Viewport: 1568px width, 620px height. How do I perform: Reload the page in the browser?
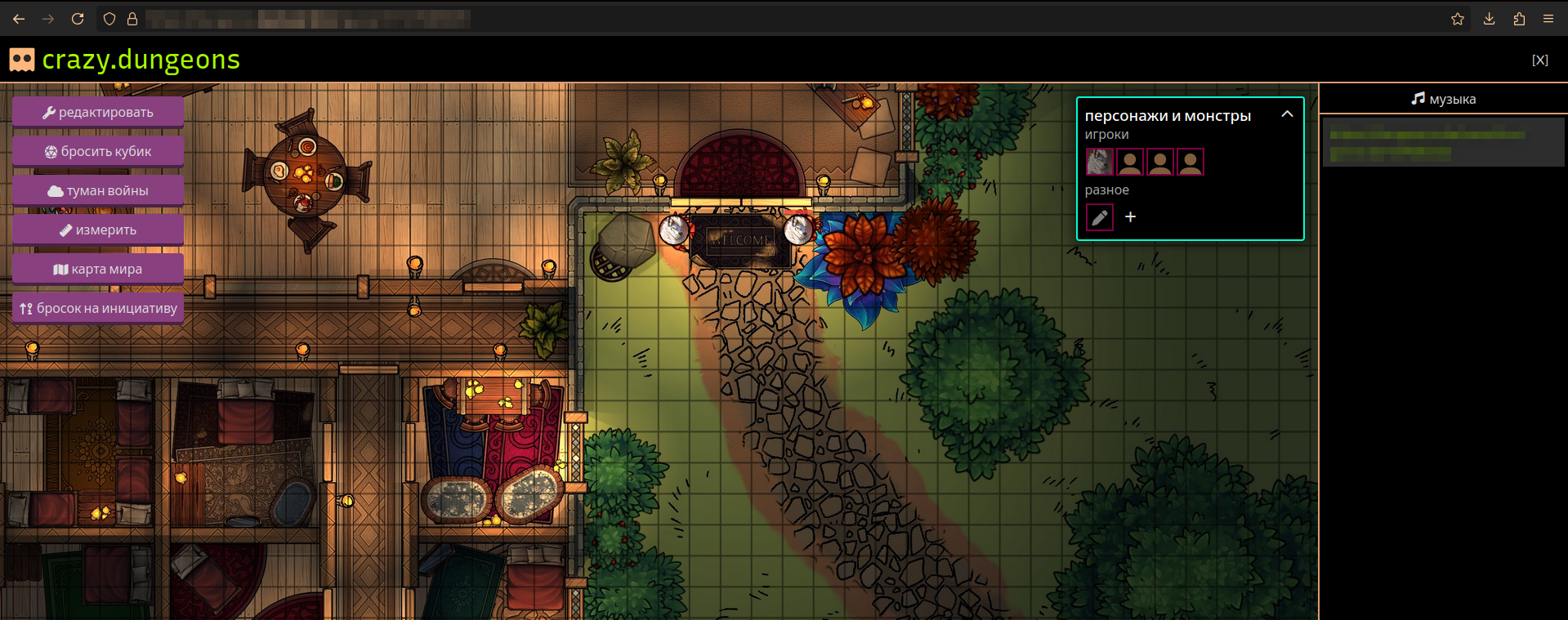[x=78, y=19]
